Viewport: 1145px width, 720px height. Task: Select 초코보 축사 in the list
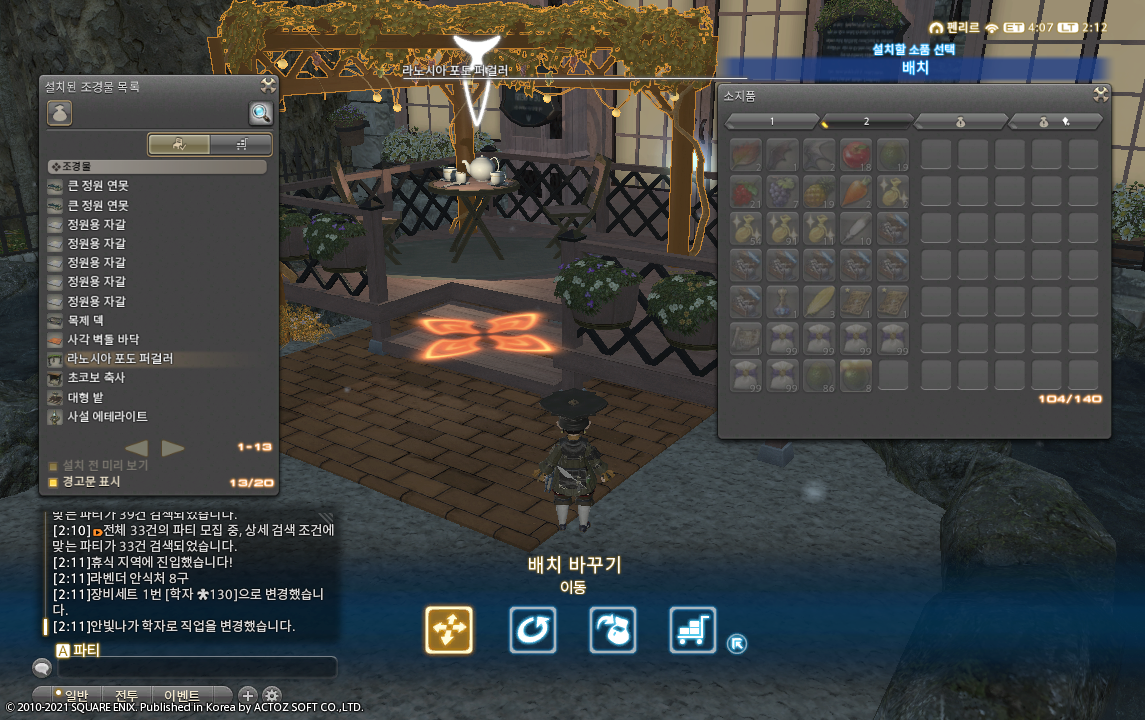coord(96,378)
